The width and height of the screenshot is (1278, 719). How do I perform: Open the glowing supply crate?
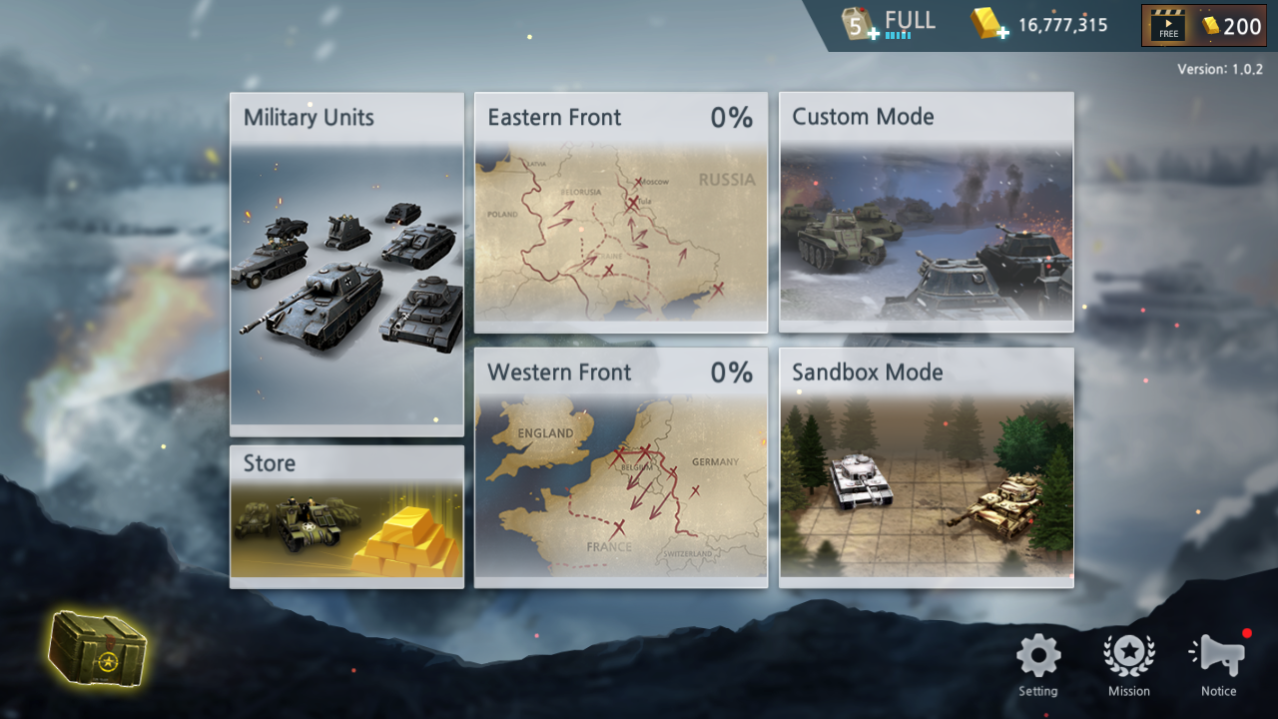click(98, 648)
